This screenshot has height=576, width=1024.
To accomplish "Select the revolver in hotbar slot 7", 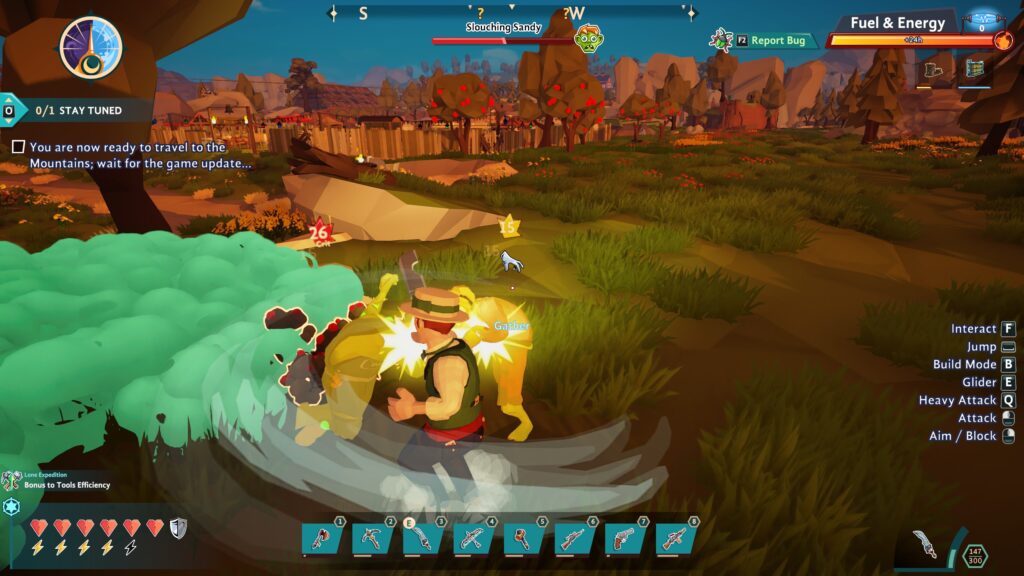I will (626, 539).
